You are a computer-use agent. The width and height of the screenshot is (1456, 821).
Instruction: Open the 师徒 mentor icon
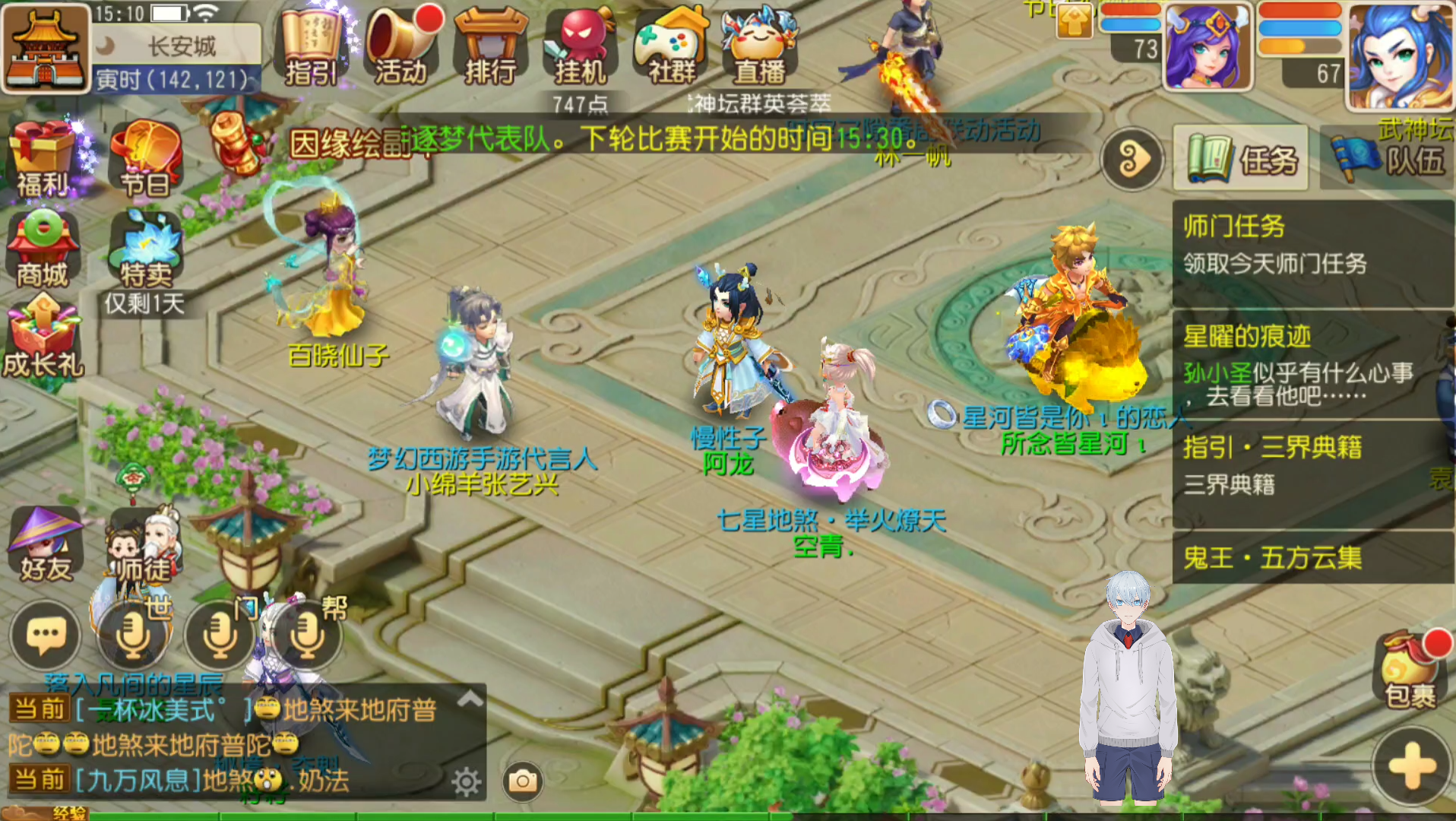pyautogui.click(x=144, y=544)
